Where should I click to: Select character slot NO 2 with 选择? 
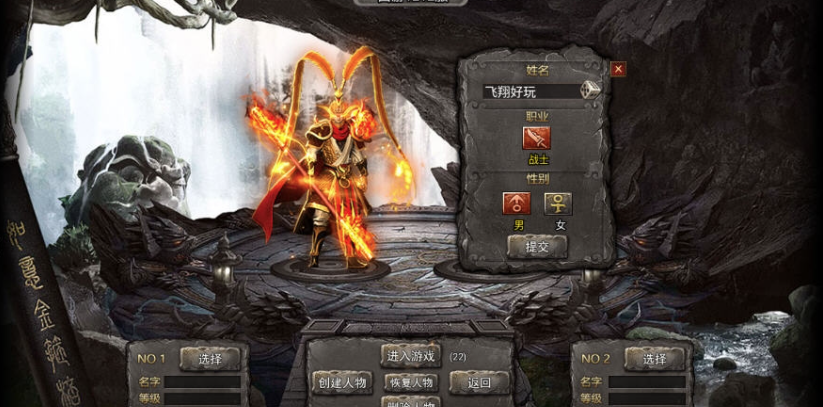(654, 359)
